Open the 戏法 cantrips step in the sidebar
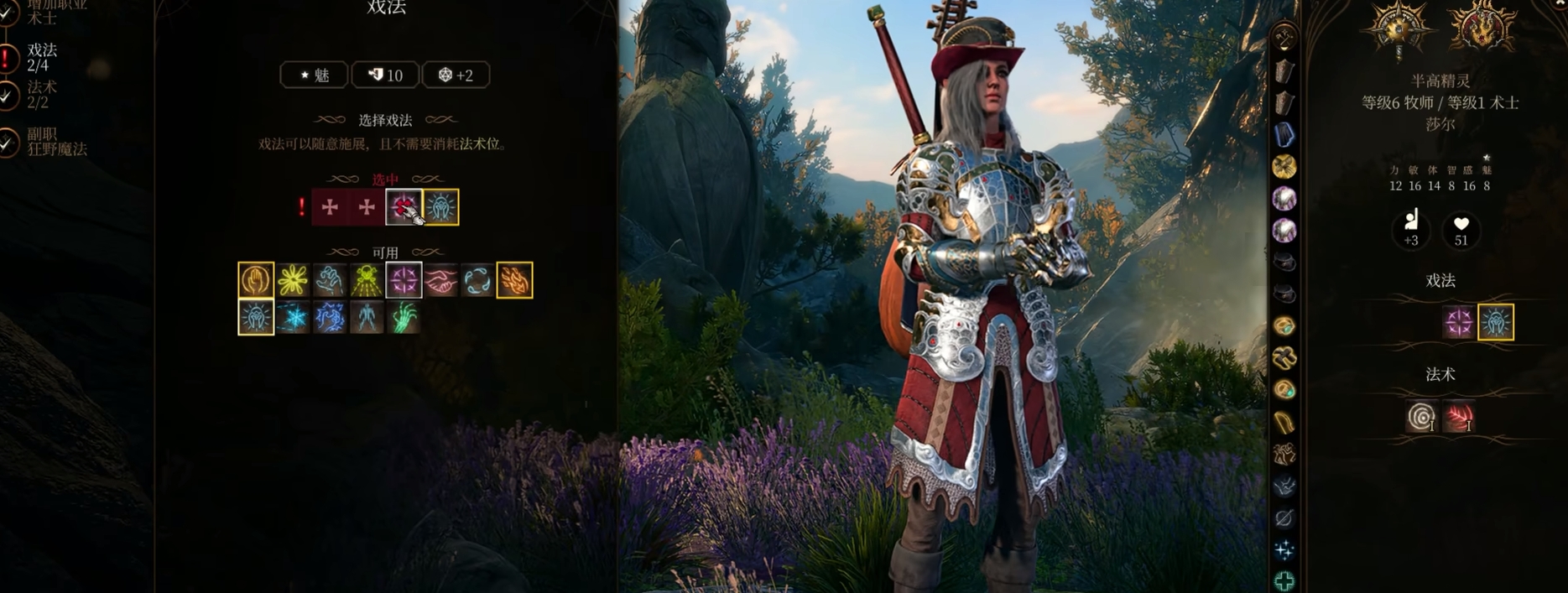Viewport: 1568px width, 593px height. point(40,57)
